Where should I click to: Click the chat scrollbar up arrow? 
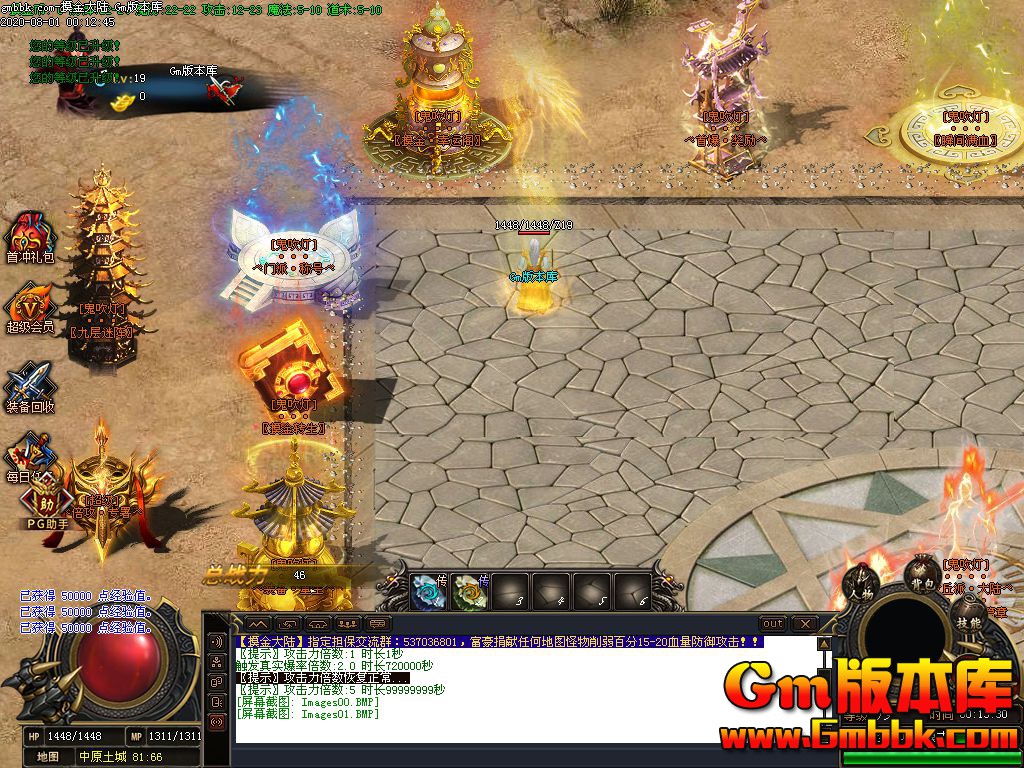click(x=824, y=642)
